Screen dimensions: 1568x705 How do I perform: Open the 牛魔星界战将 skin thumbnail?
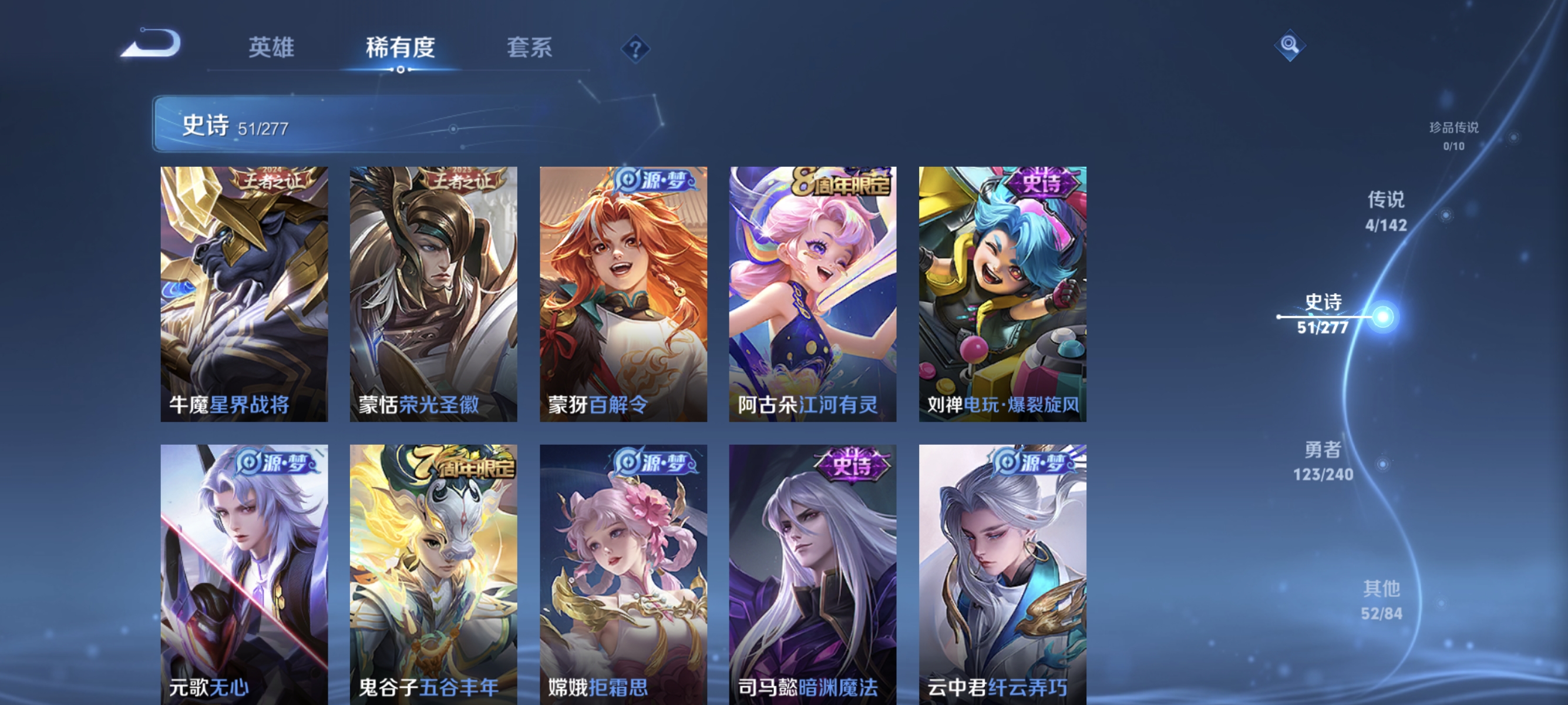coord(244,292)
